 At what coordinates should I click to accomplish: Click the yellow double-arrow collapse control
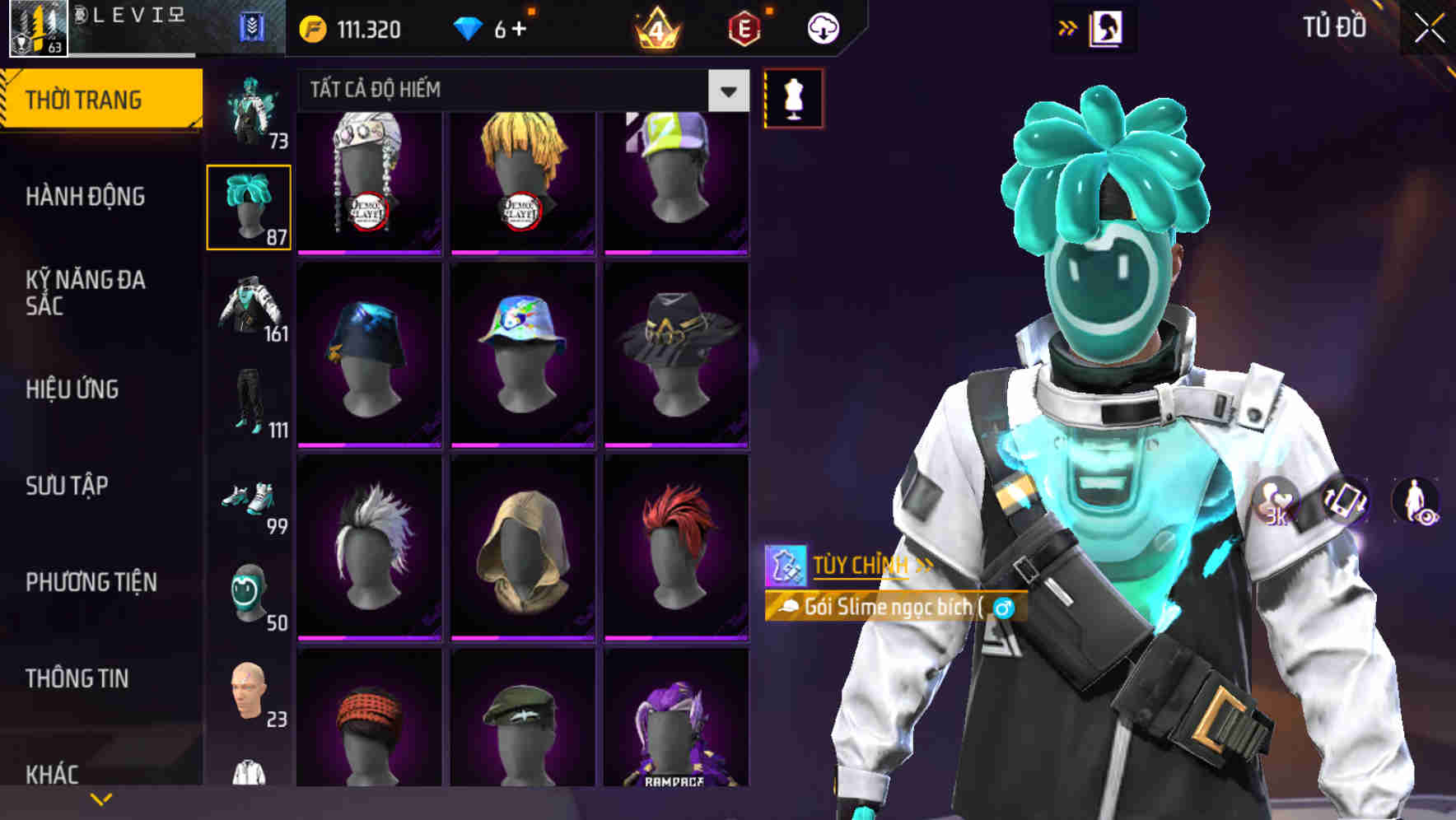pos(1068,27)
